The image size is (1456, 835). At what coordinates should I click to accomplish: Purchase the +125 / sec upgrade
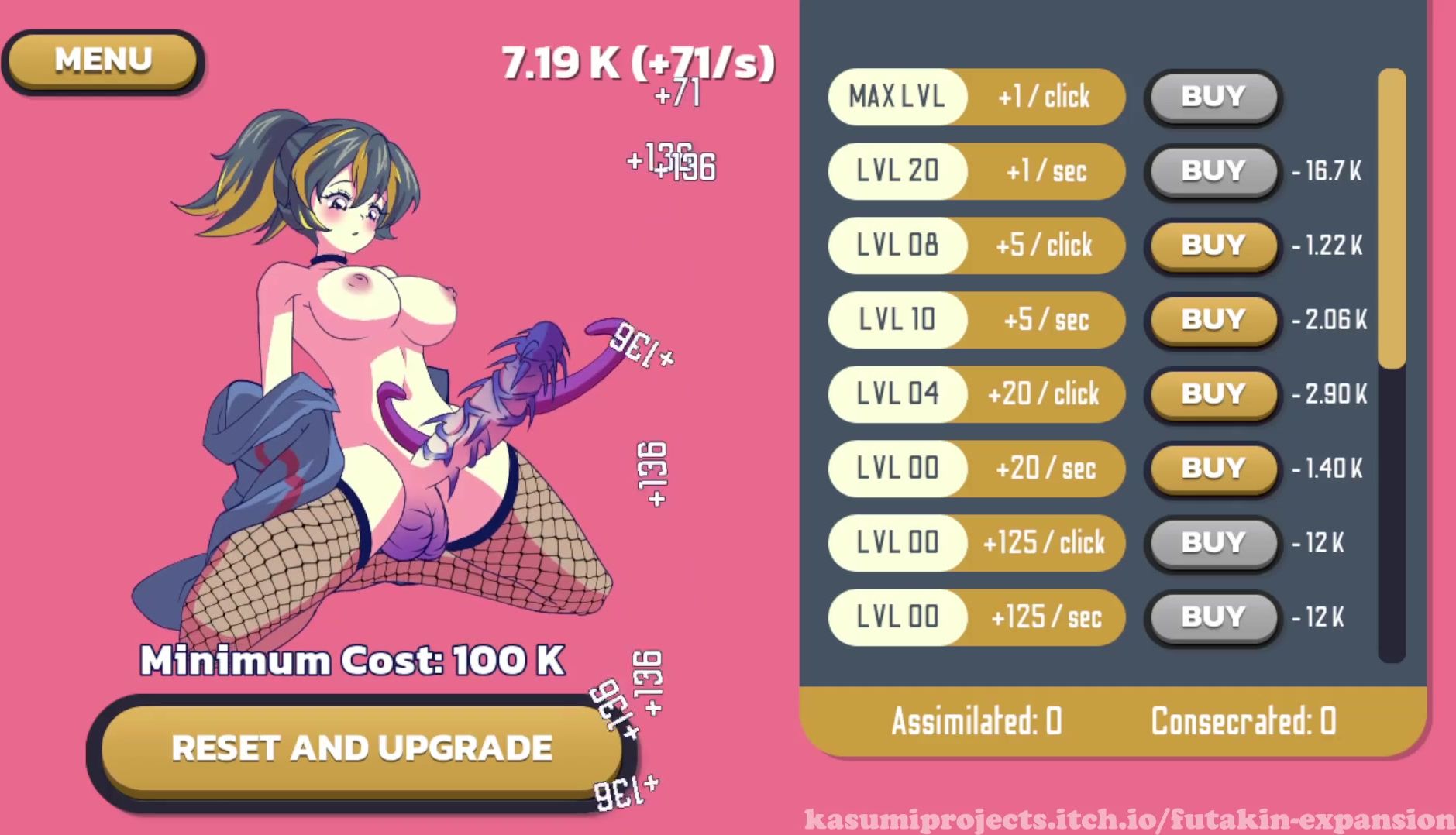[1213, 617]
